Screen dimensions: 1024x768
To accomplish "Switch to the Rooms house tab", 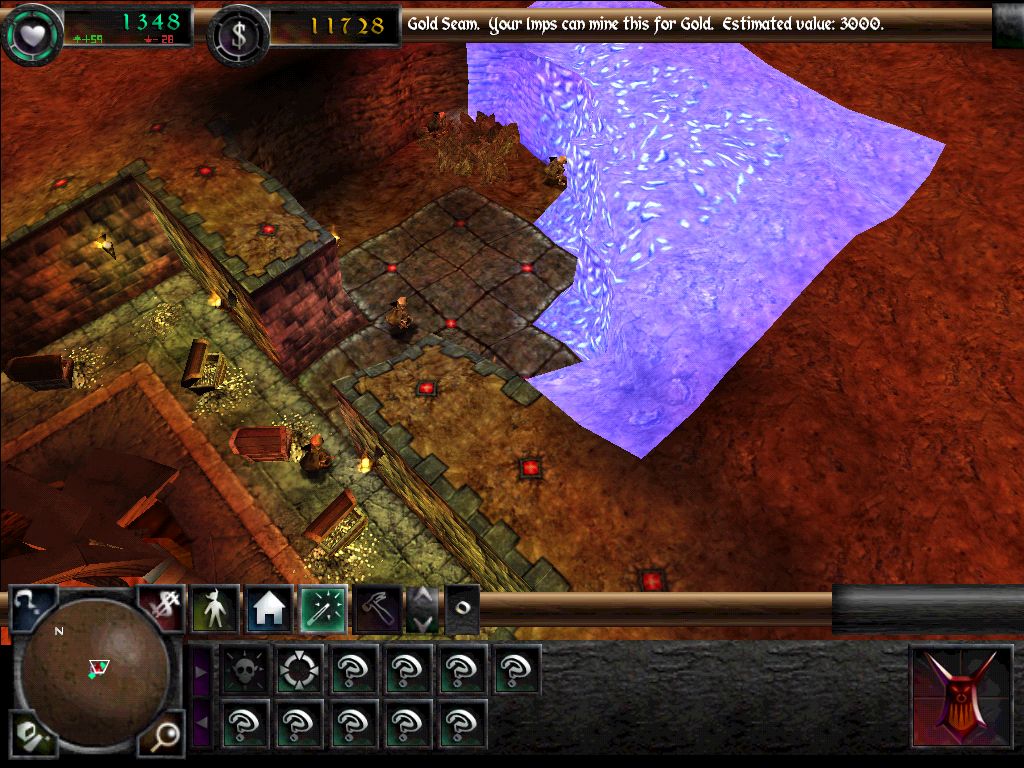I will pyautogui.click(x=269, y=608).
